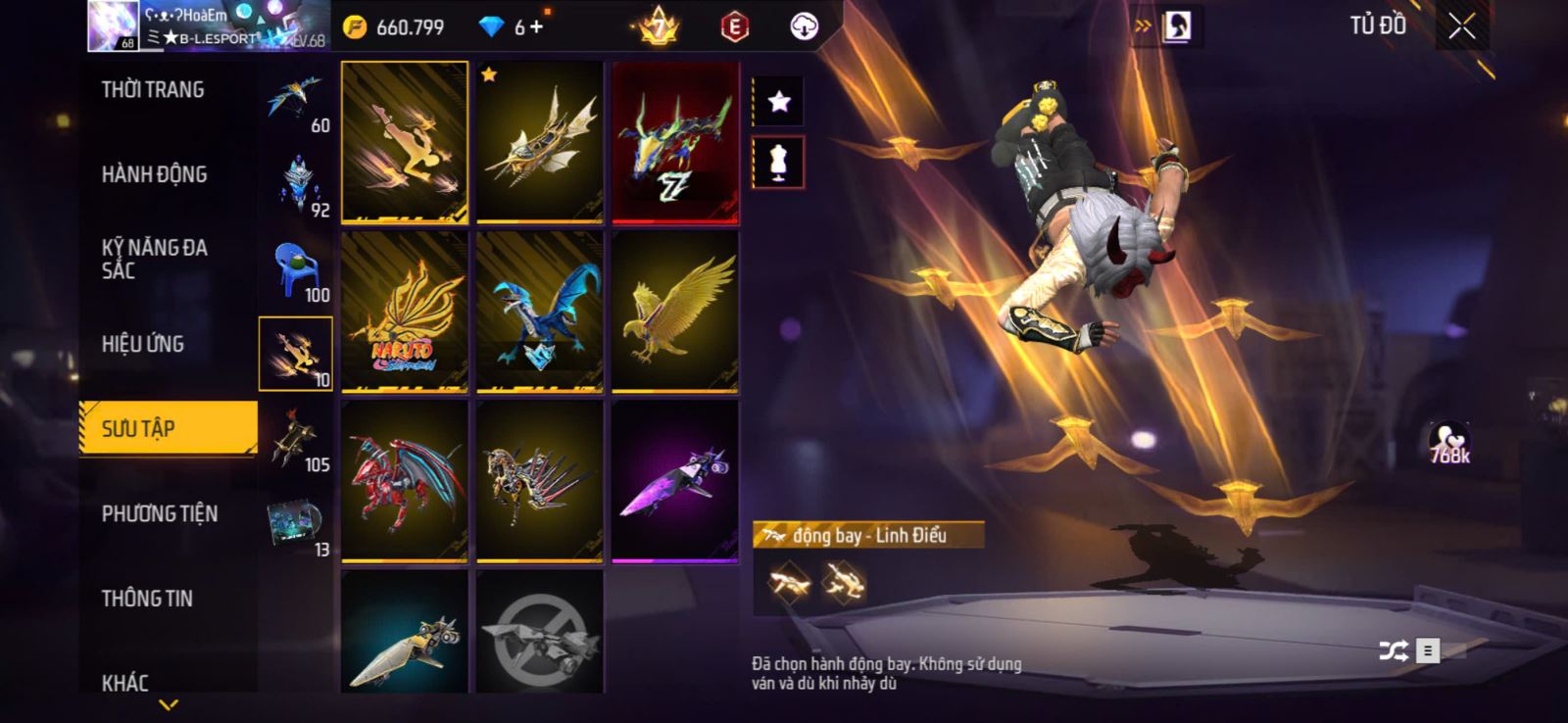Select the purple surfboard item tile
This screenshot has height=723, width=1568.
[674, 481]
